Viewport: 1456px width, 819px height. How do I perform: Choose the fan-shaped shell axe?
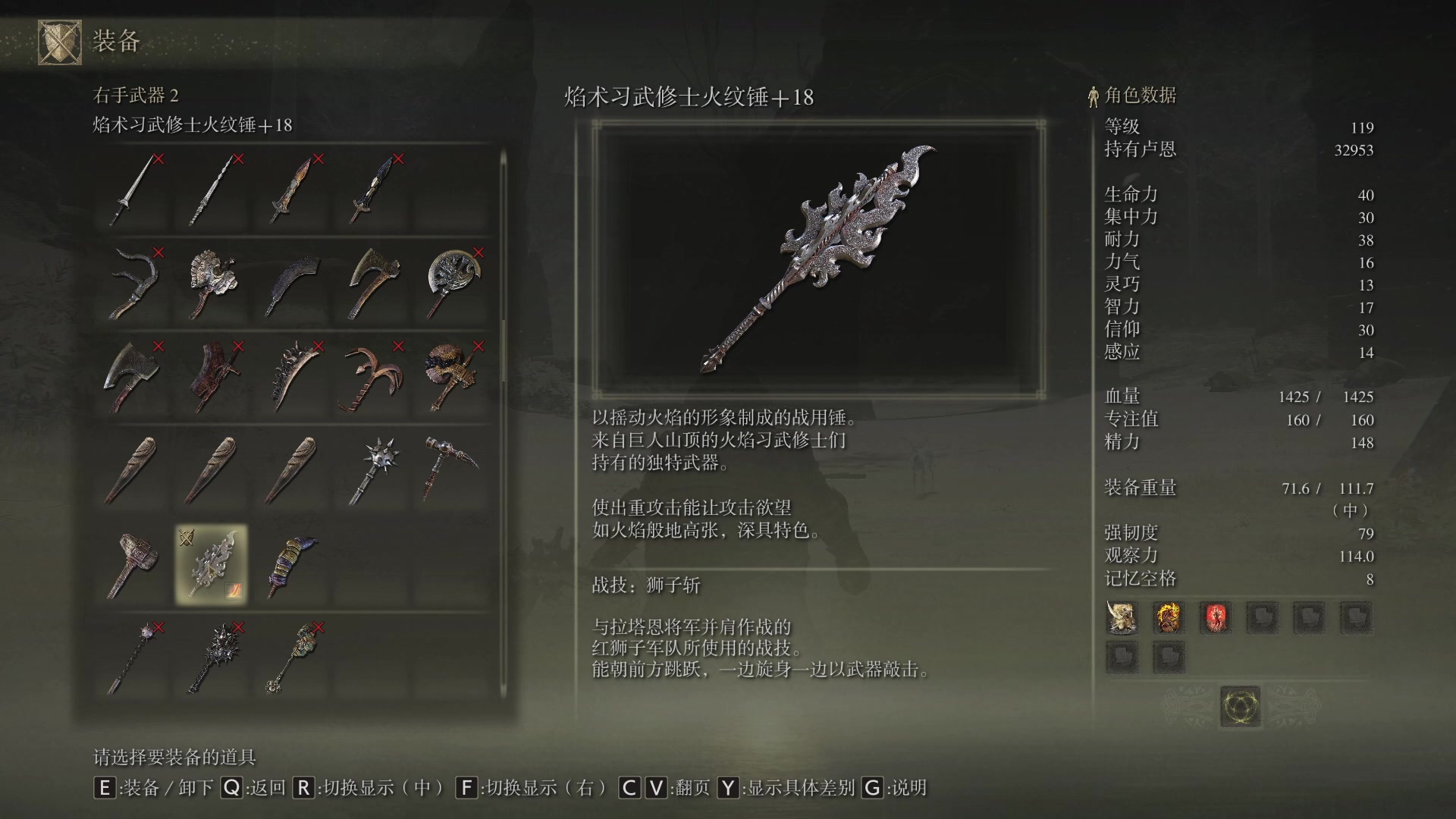(212, 283)
